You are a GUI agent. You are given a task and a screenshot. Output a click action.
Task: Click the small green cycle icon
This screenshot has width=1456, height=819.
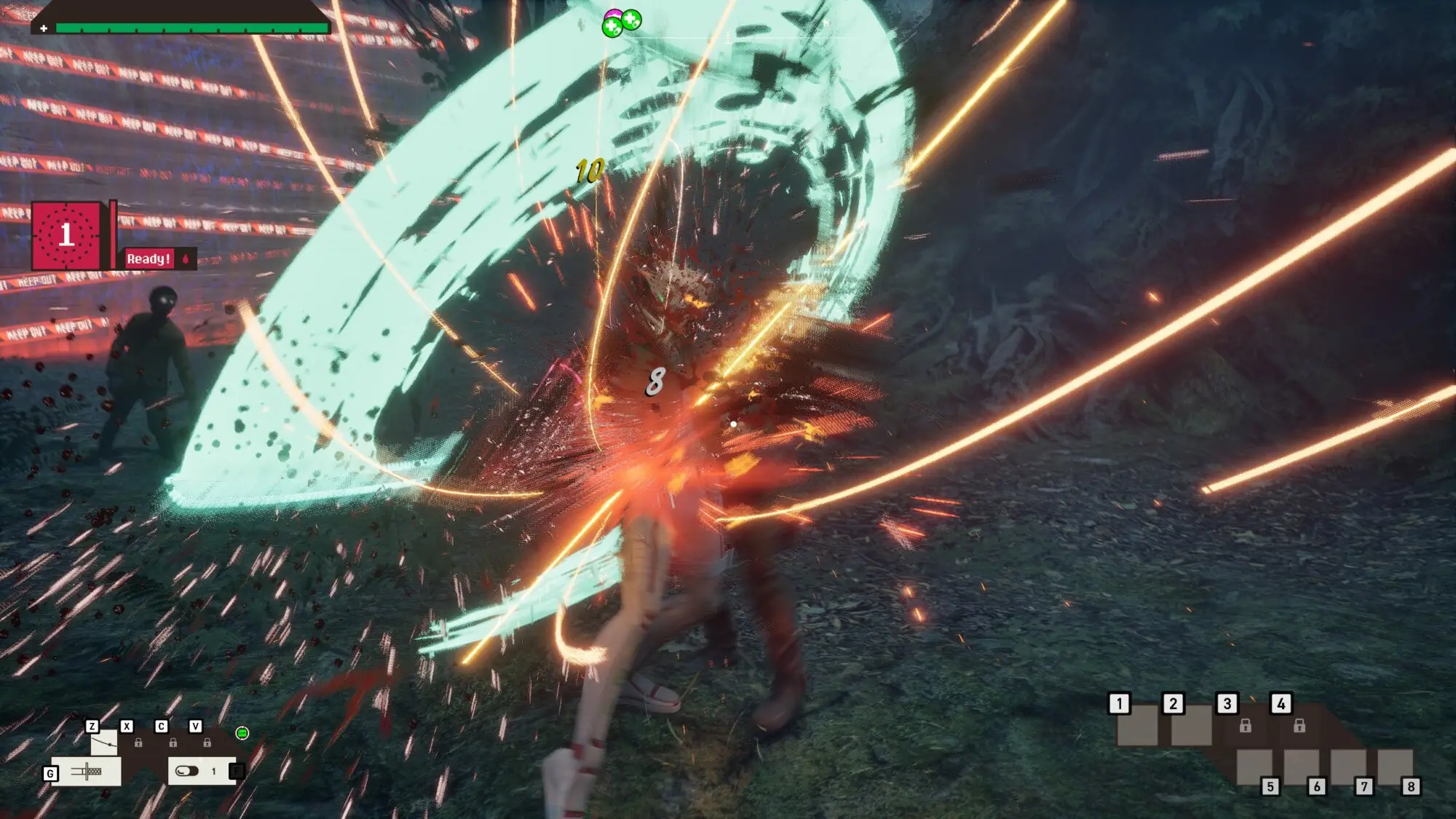click(242, 733)
